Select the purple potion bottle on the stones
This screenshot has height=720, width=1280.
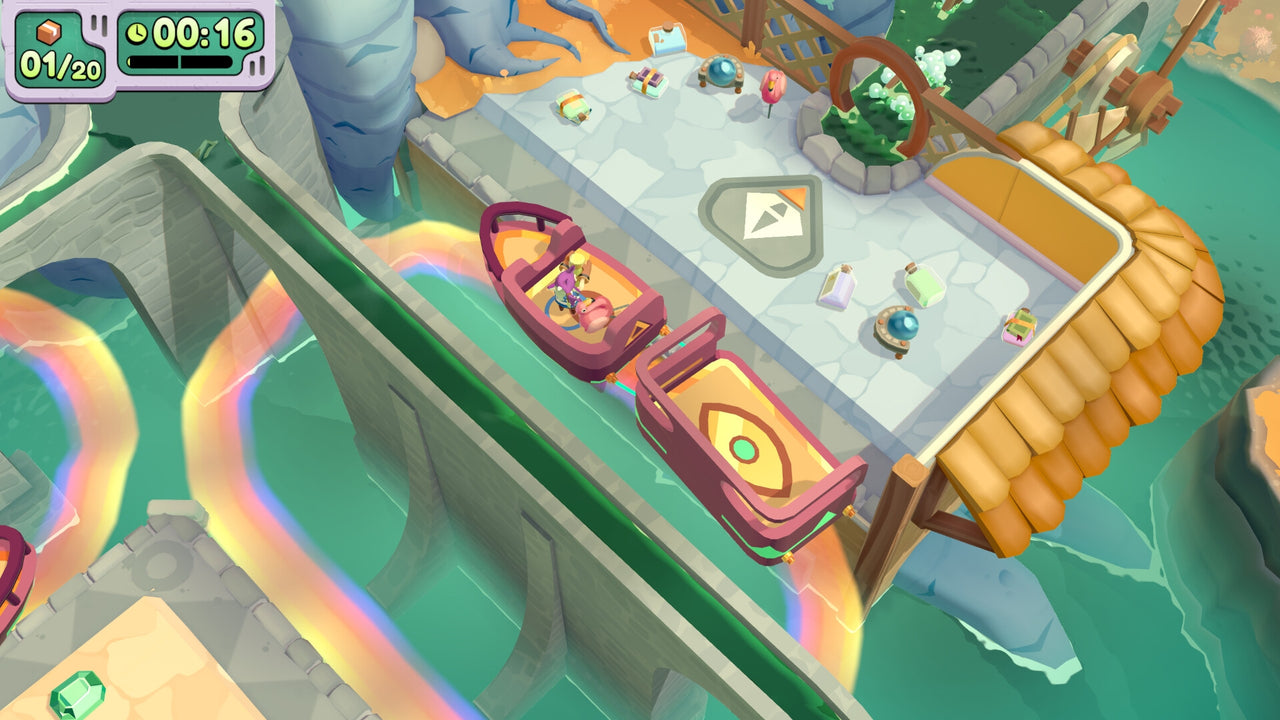coord(838,288)
